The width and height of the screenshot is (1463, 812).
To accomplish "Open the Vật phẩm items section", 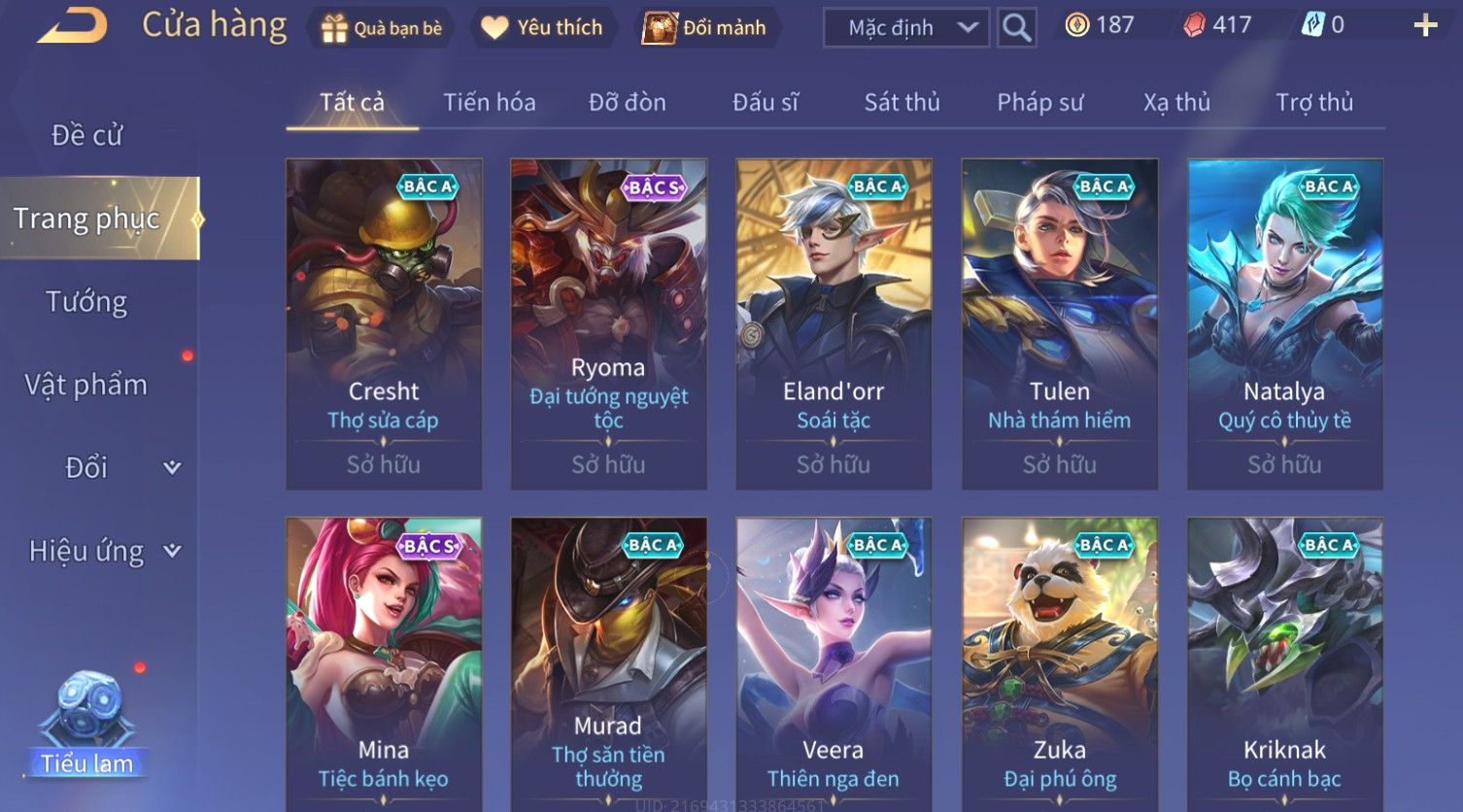I will click(86, 386).
